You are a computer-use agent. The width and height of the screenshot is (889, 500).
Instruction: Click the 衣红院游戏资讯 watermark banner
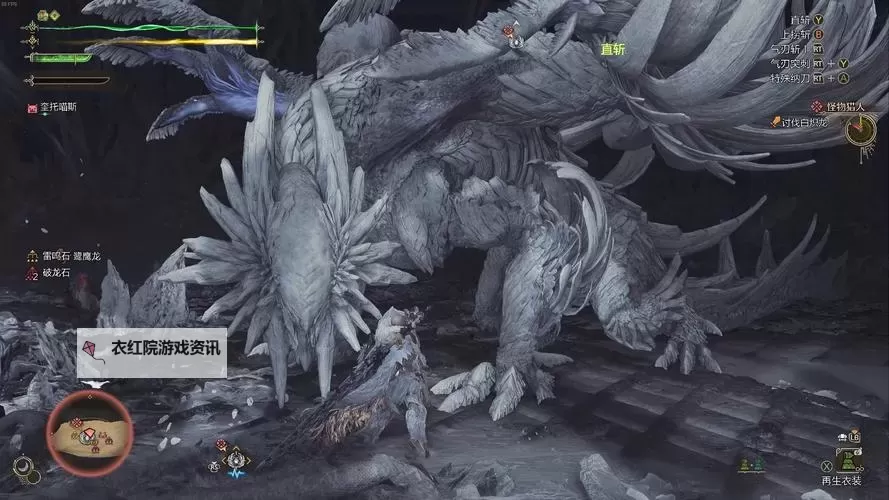[x=152, y=351]
